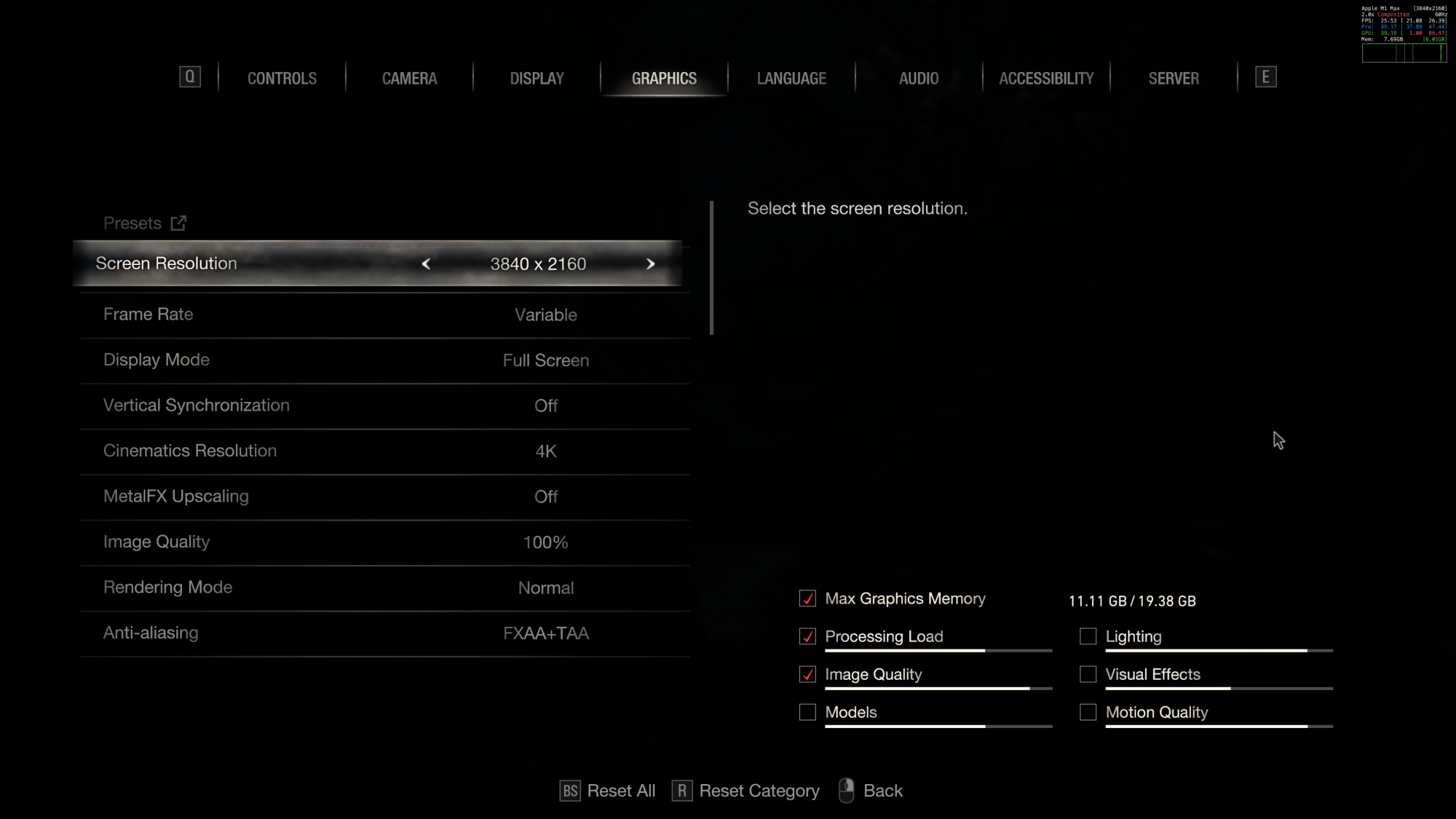This screenshot has height=819, width=1456.
Task: Select the MetalFX Upscaling option
Action: (x=384, y=496)
